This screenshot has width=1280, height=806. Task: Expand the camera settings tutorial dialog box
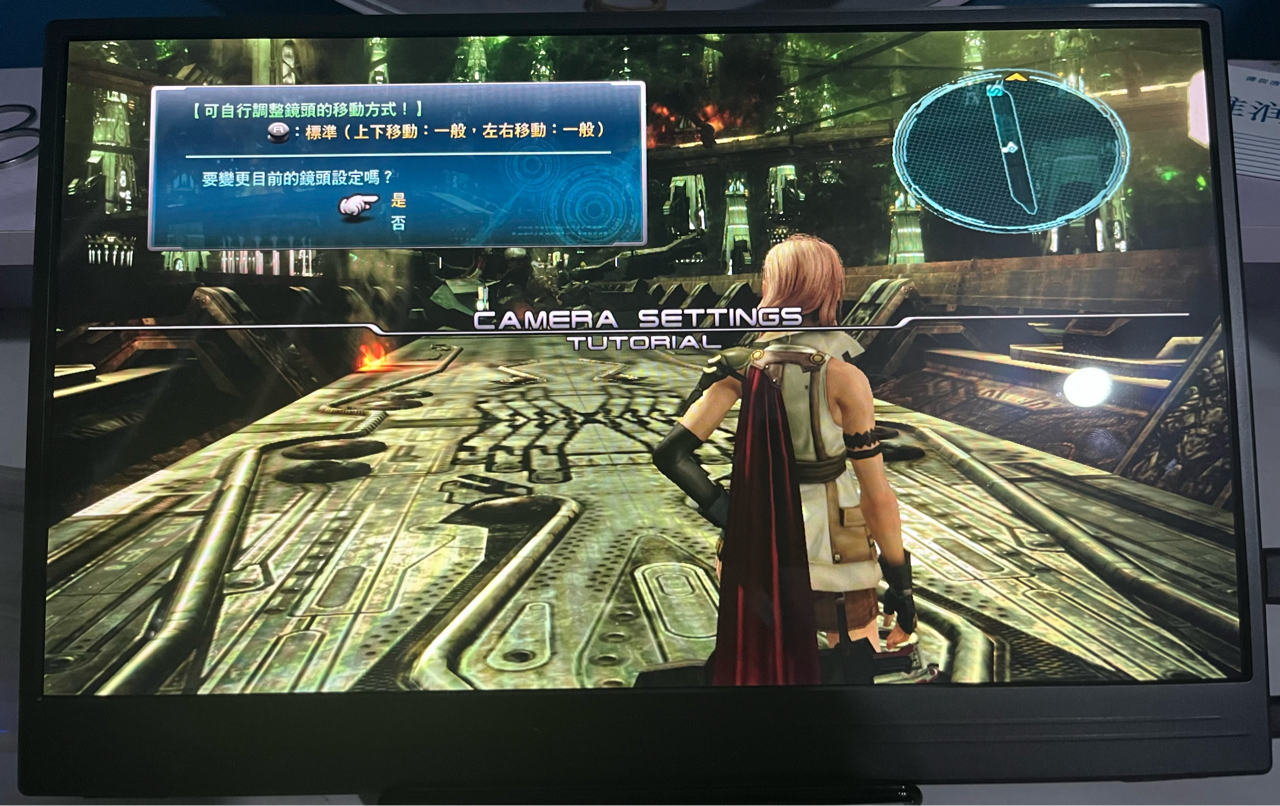(x=398, y=165)
